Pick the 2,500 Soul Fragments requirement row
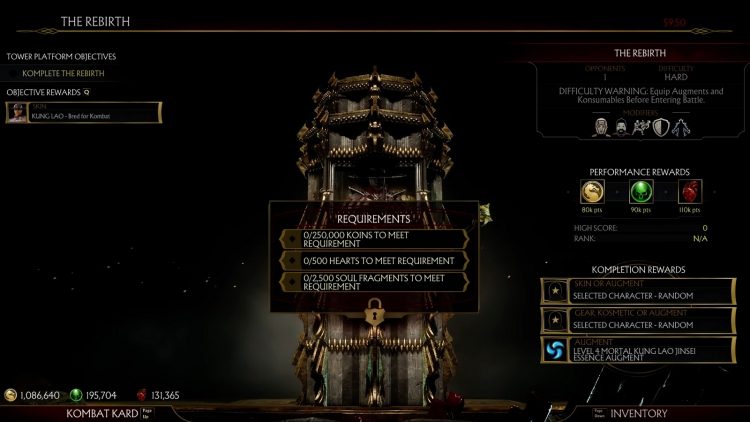750x422 pixels. (x=374, y=282)
